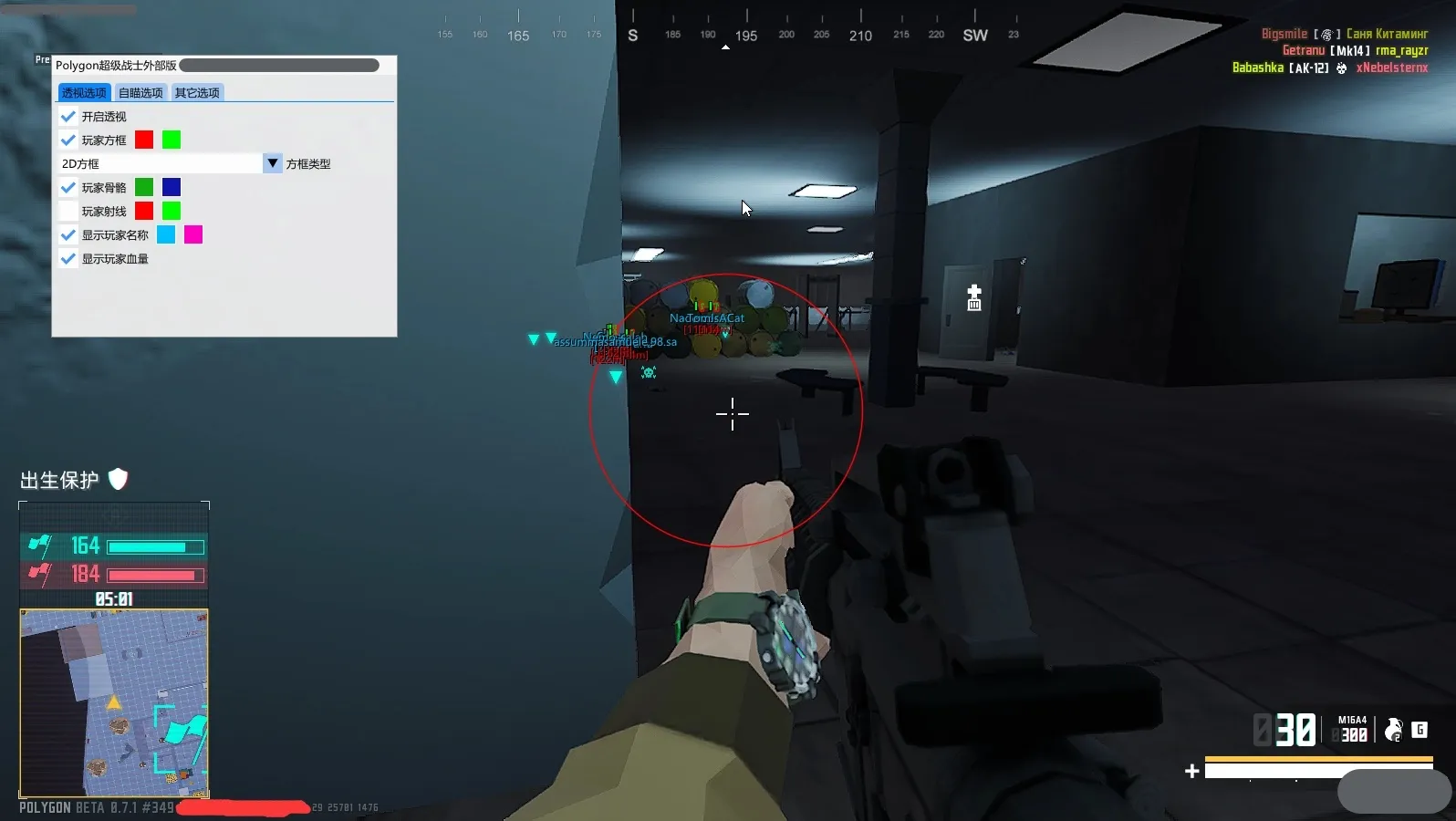Enable the 玩家射线 checkbox
Screen dimensions: 1456x821
[68, 211]
